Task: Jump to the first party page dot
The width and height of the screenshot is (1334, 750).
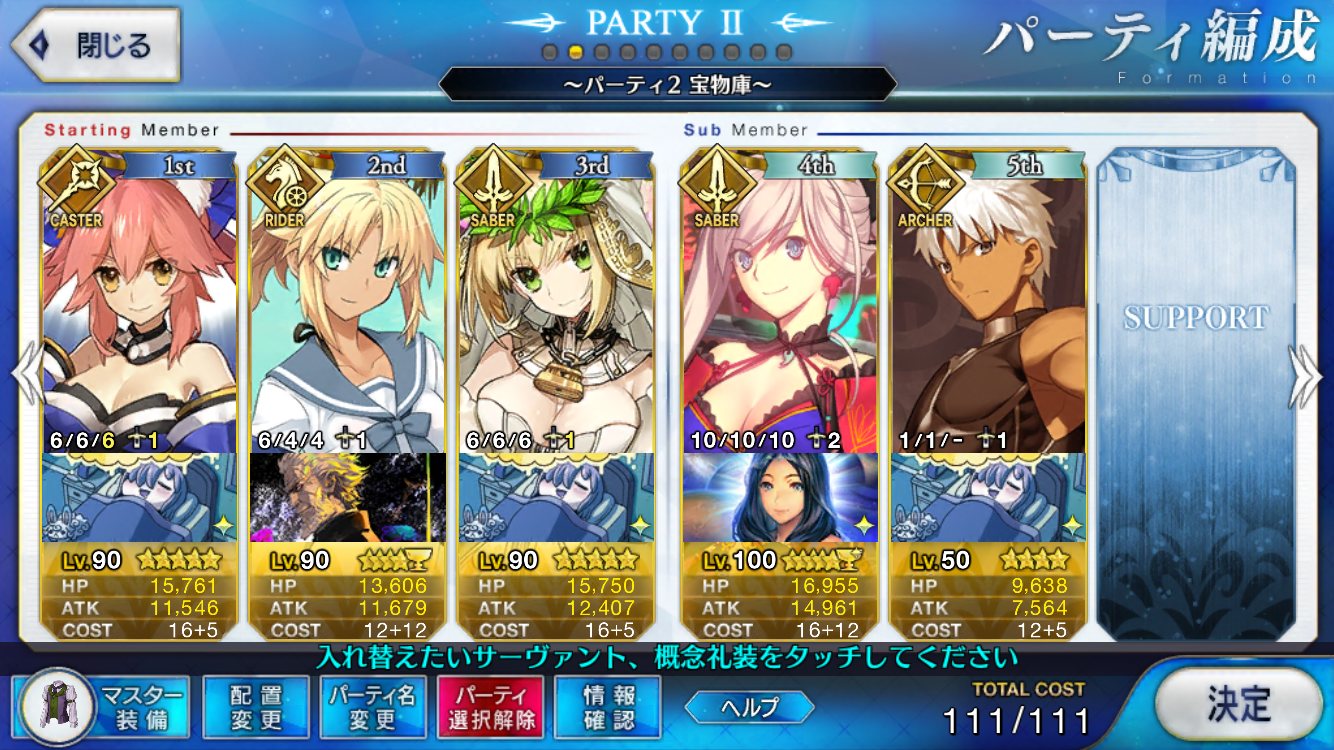Action: [x=550, y=51]
